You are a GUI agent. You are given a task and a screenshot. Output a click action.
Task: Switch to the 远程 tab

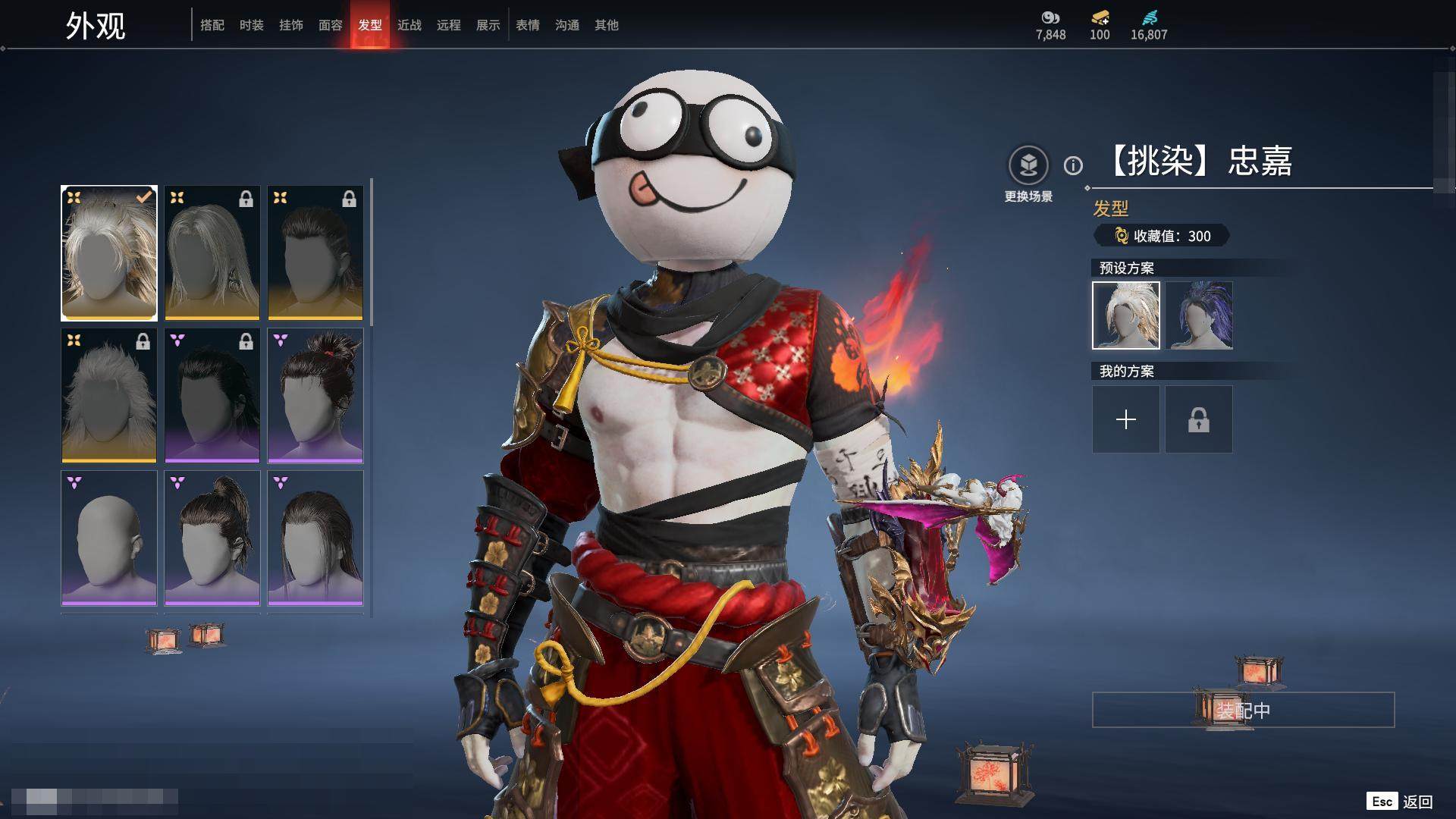[449, 25]
